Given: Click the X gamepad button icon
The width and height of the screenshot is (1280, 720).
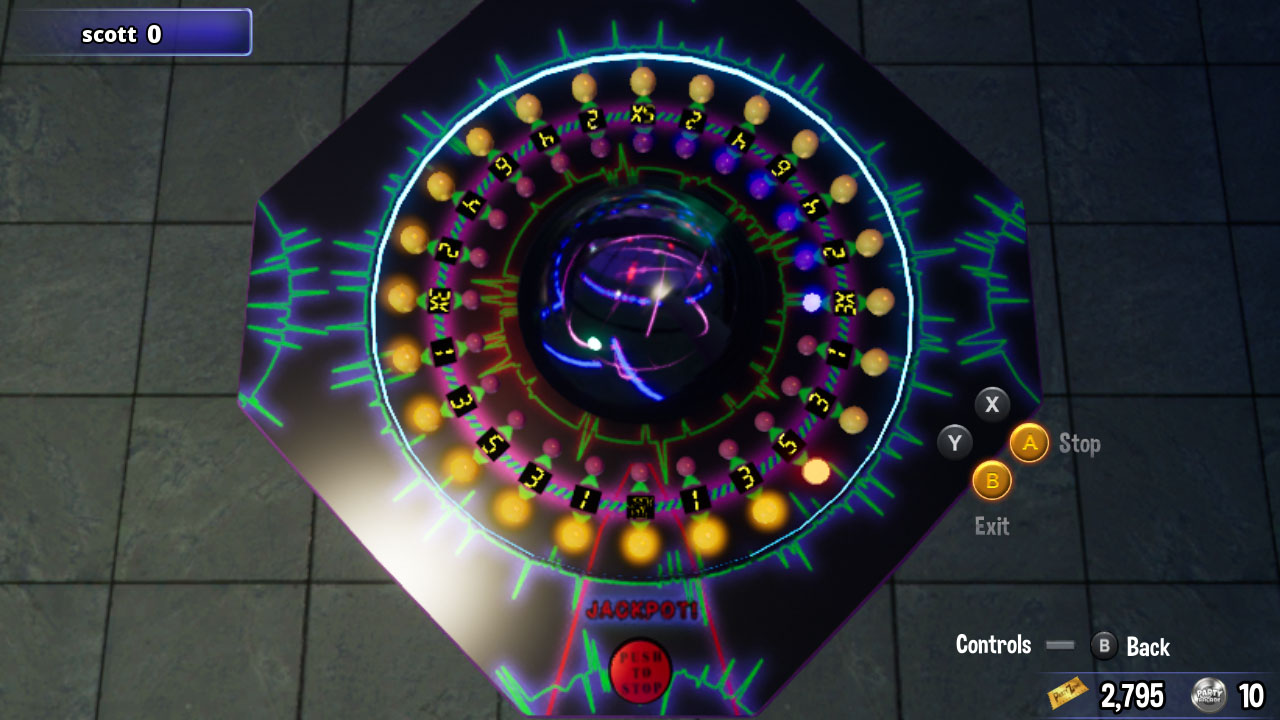Looking at the screenshot, I should [x=992, y=405].
